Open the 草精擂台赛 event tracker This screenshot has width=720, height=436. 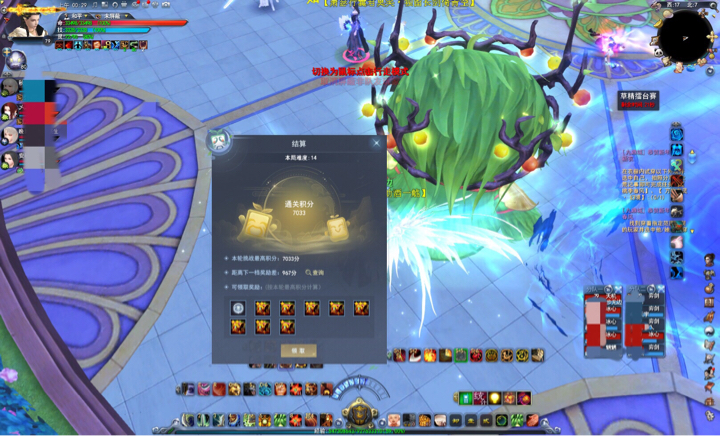point(638,99)
